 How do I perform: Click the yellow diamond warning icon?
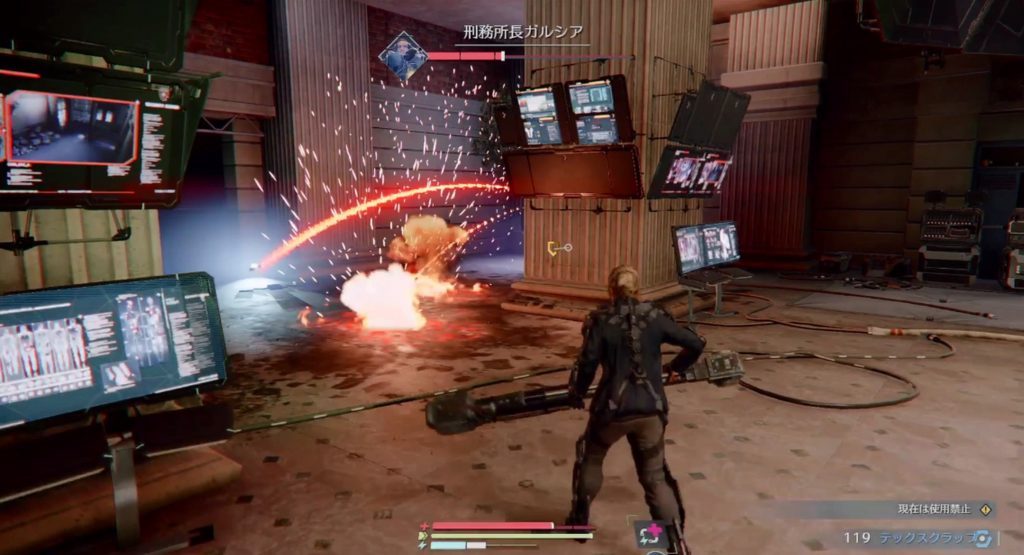click(986, 510)
